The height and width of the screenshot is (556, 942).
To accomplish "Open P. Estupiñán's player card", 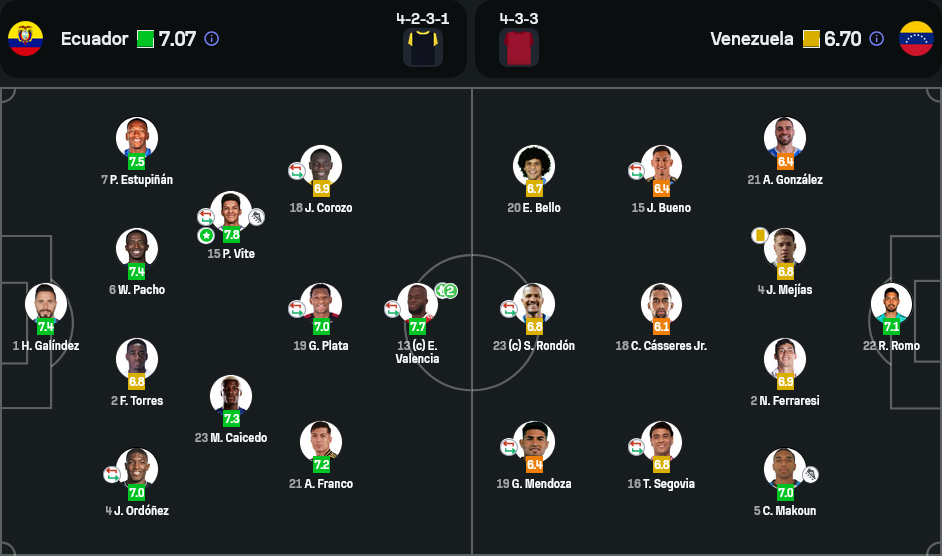I will point(137,139).
